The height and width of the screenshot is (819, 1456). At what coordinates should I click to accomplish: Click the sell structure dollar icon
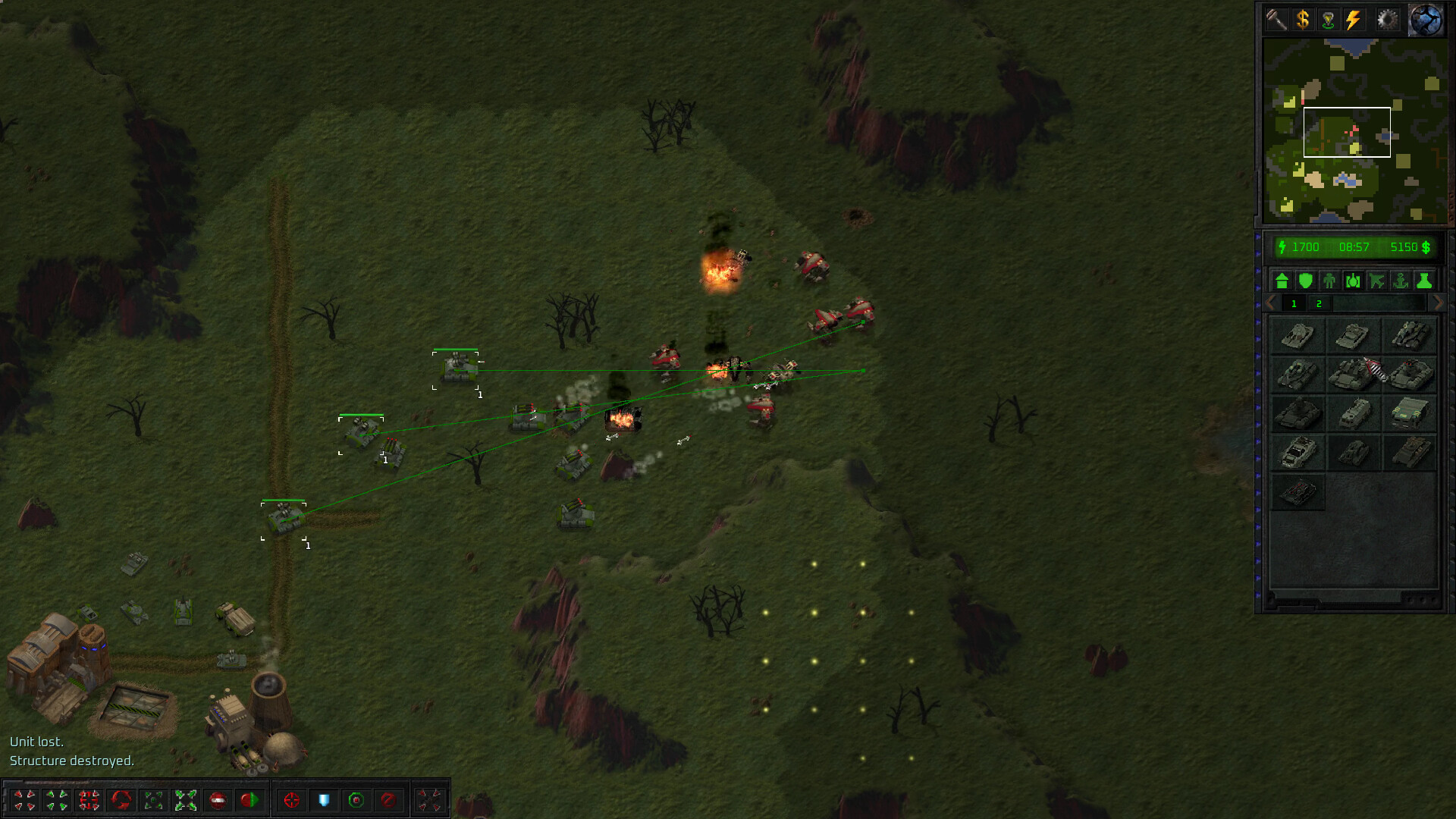click(x=1303, y=19)
